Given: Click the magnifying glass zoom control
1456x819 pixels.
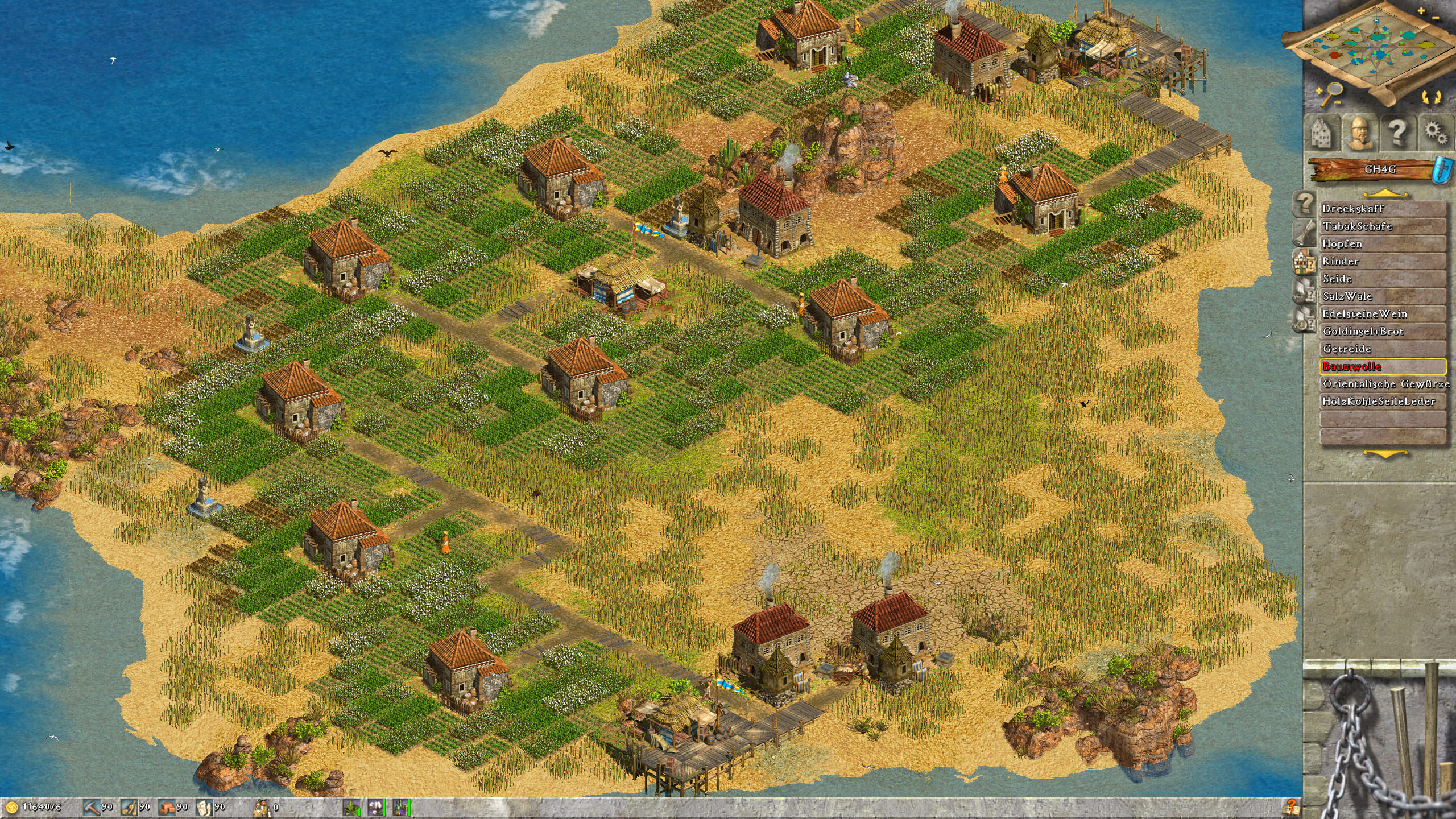Looking at the screenshot, I should (1329, 93).
